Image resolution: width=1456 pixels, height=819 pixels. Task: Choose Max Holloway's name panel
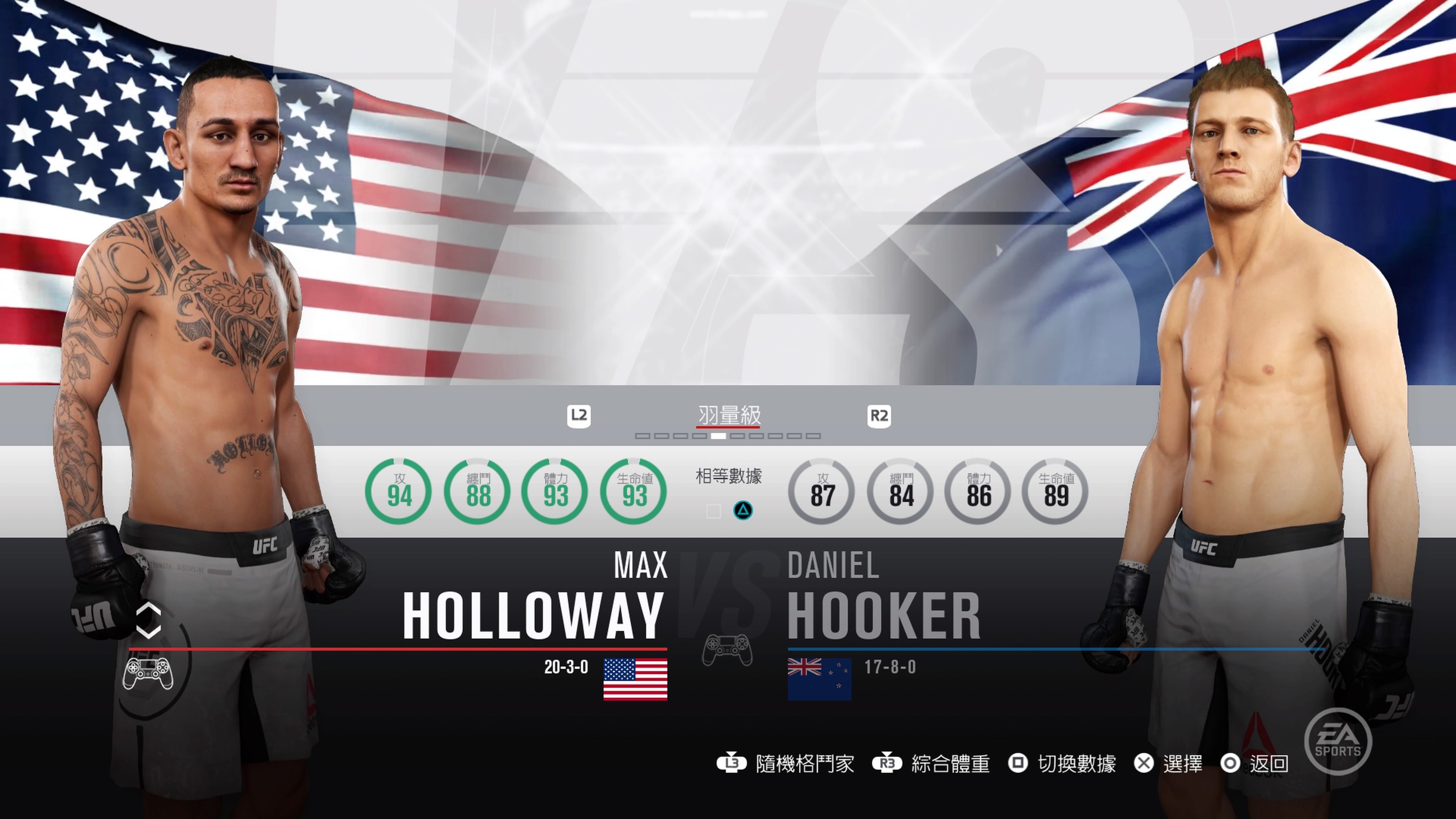pyautogui.click(x=533, y=599)
